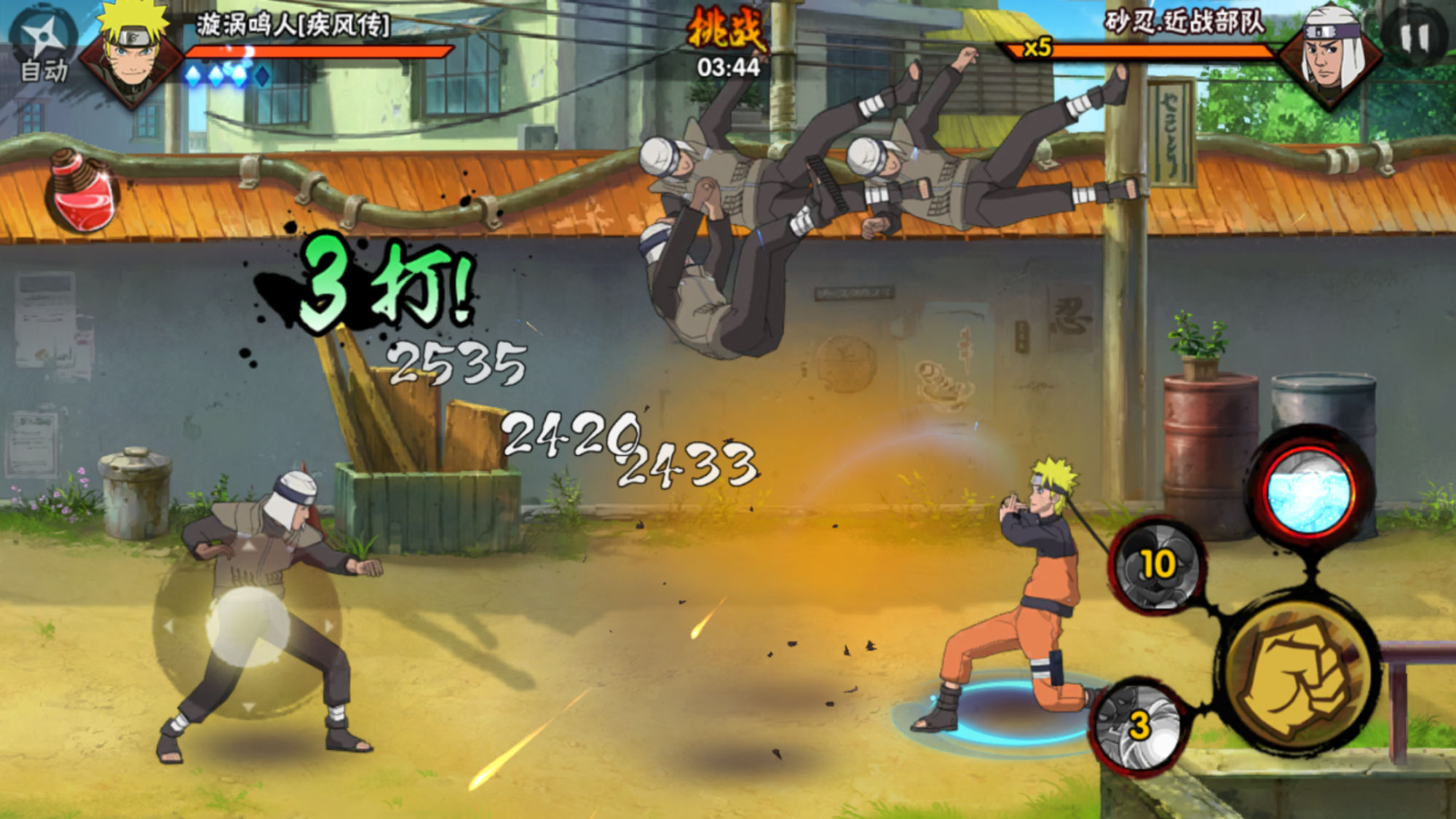
Task: Toggle the 自动 auto-battle shuriken button
Action: coord(45,45)
